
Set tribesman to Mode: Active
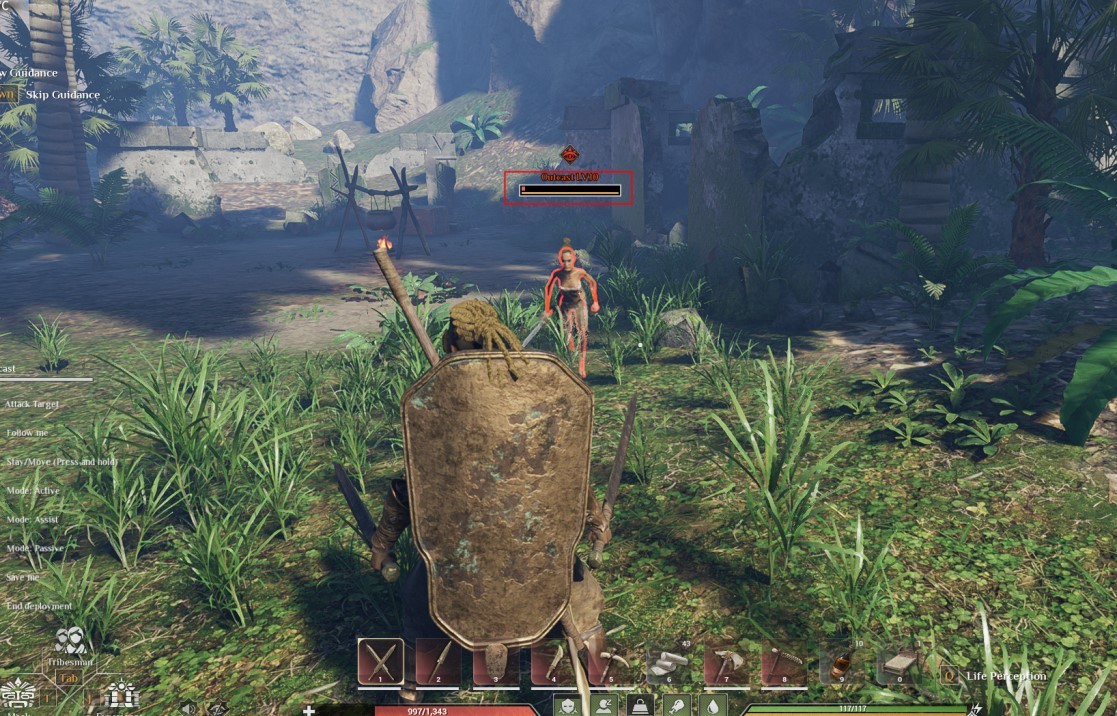[33, 491]
